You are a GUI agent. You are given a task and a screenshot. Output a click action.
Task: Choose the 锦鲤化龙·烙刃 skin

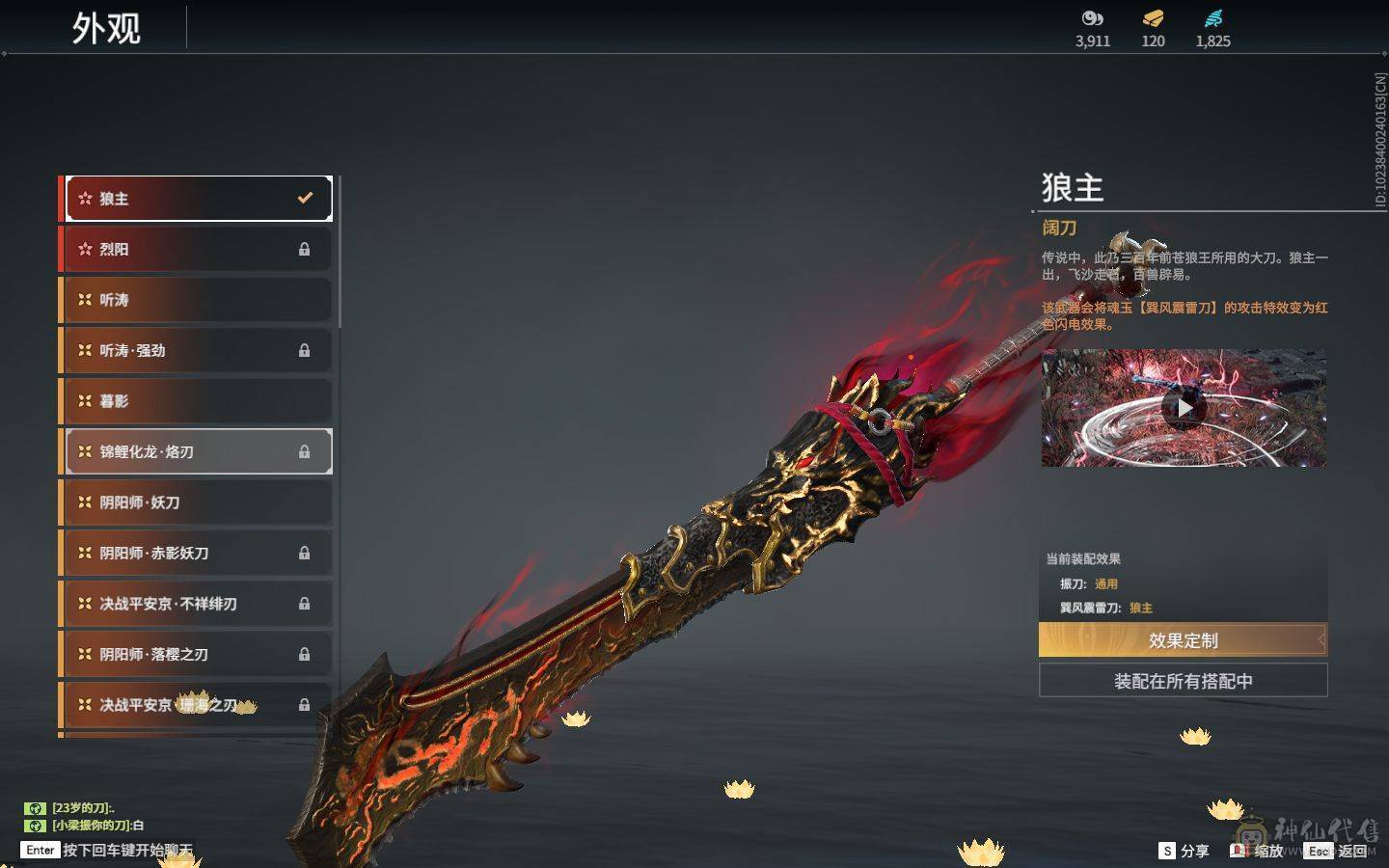pyautogui.click(x=198, y=451)
